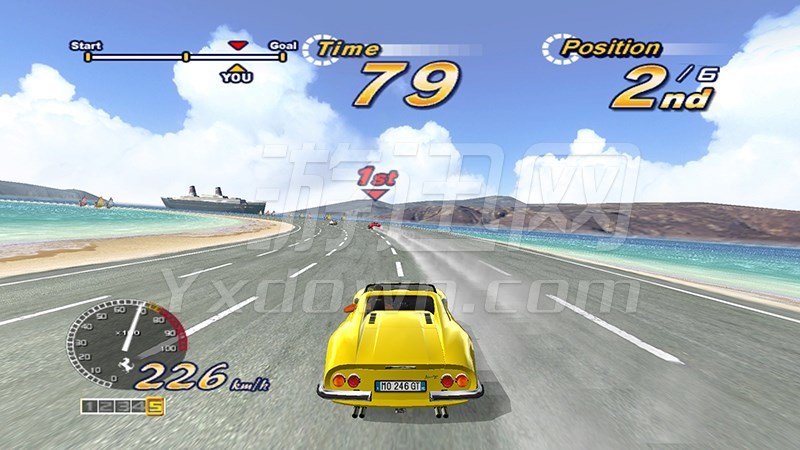Screen dimensions: 800x450
Task: Choose the highlighted gear 5 box
Action: click(155, 405)
